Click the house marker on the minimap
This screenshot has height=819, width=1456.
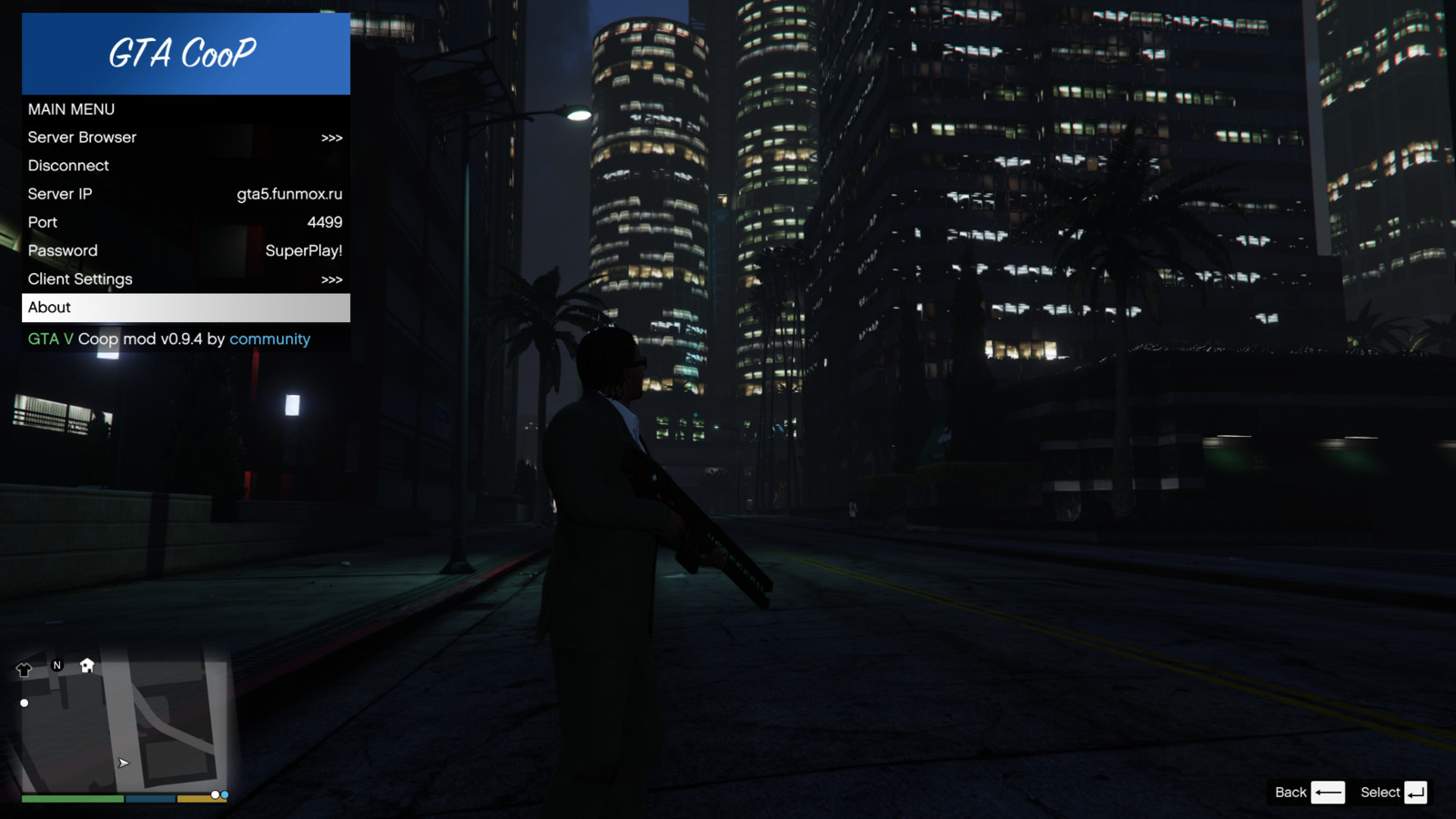point(87,665)
